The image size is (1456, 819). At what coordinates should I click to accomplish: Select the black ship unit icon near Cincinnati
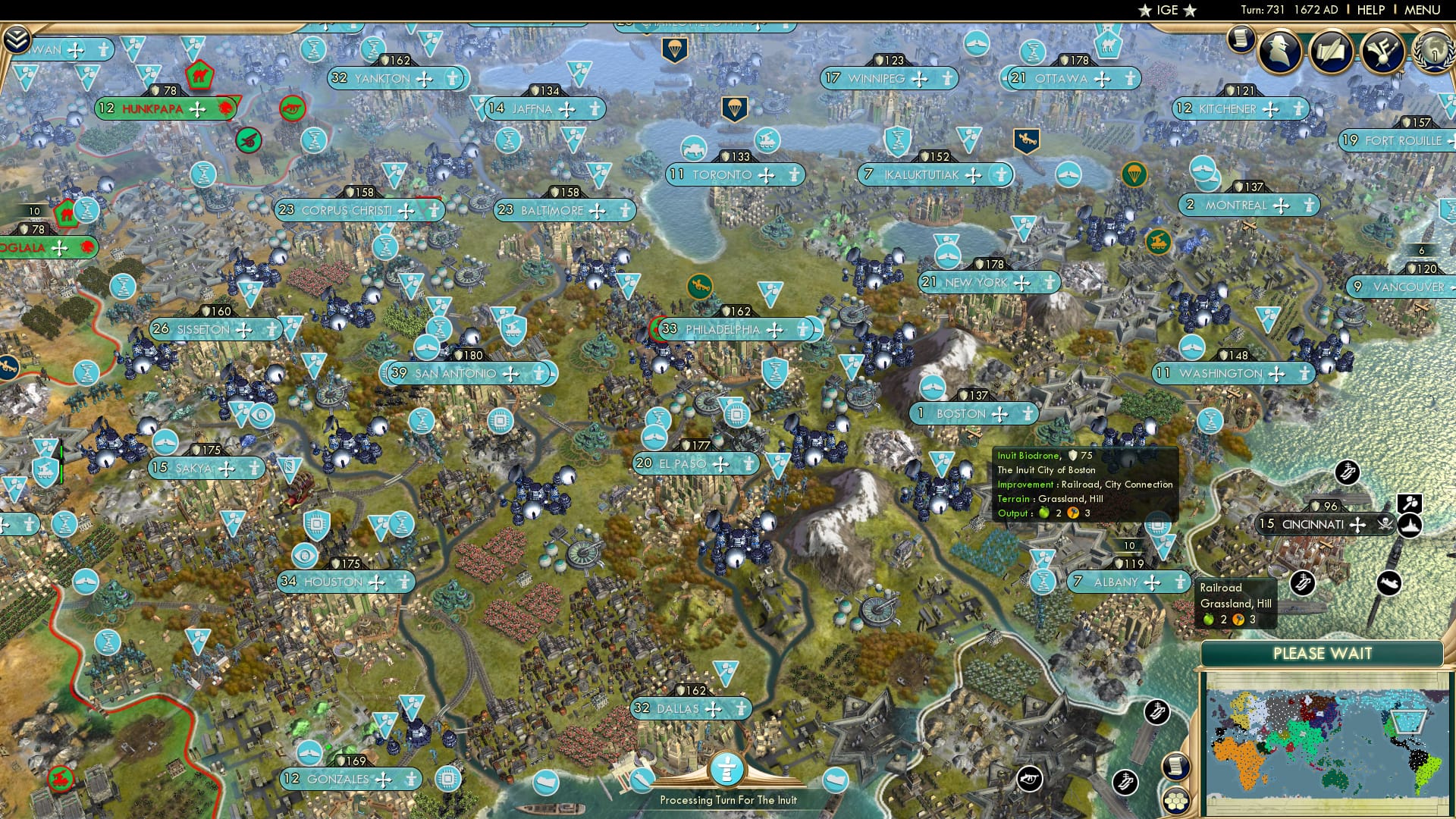tap(1410, 526)
